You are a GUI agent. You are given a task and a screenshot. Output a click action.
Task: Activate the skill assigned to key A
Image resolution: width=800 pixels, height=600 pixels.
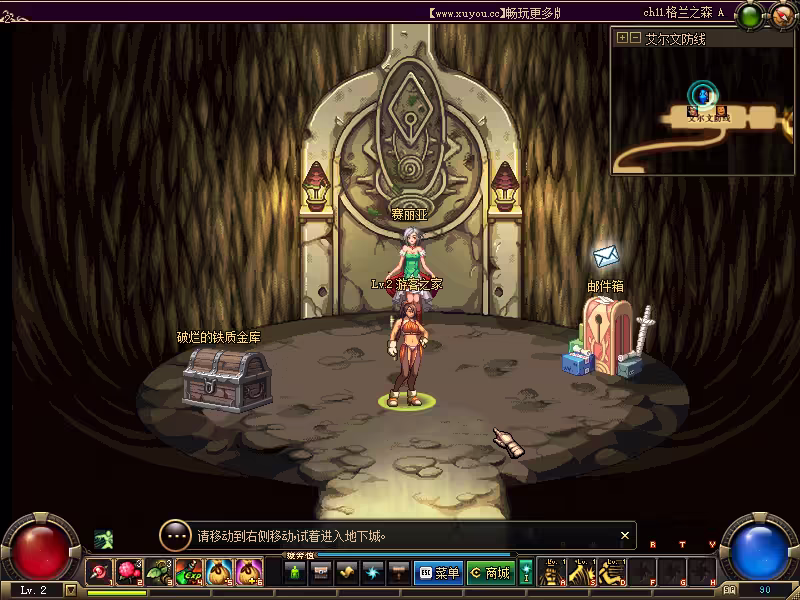(552, 572)
